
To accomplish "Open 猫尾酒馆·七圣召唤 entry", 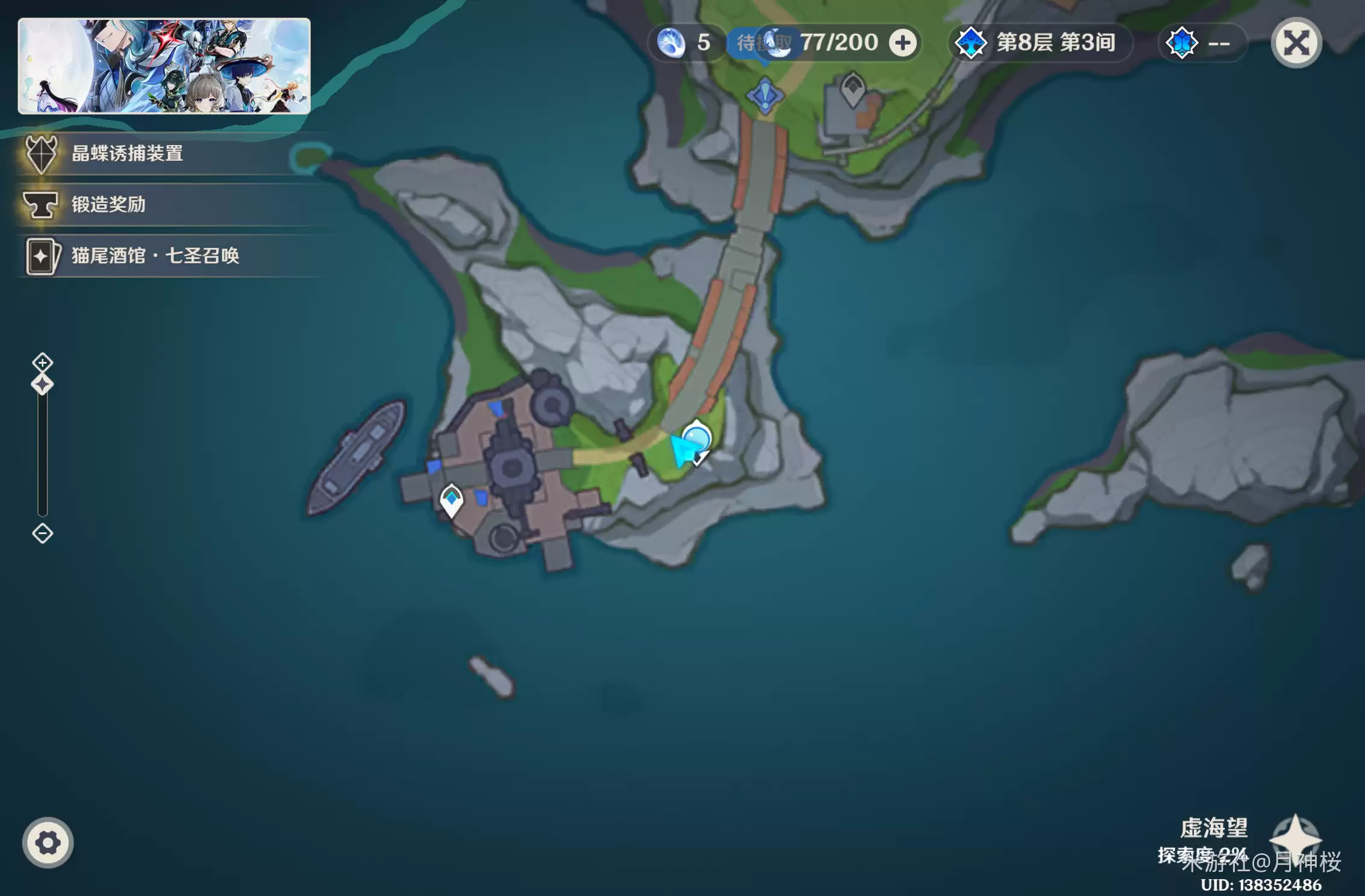I will (x=155, y=256).
